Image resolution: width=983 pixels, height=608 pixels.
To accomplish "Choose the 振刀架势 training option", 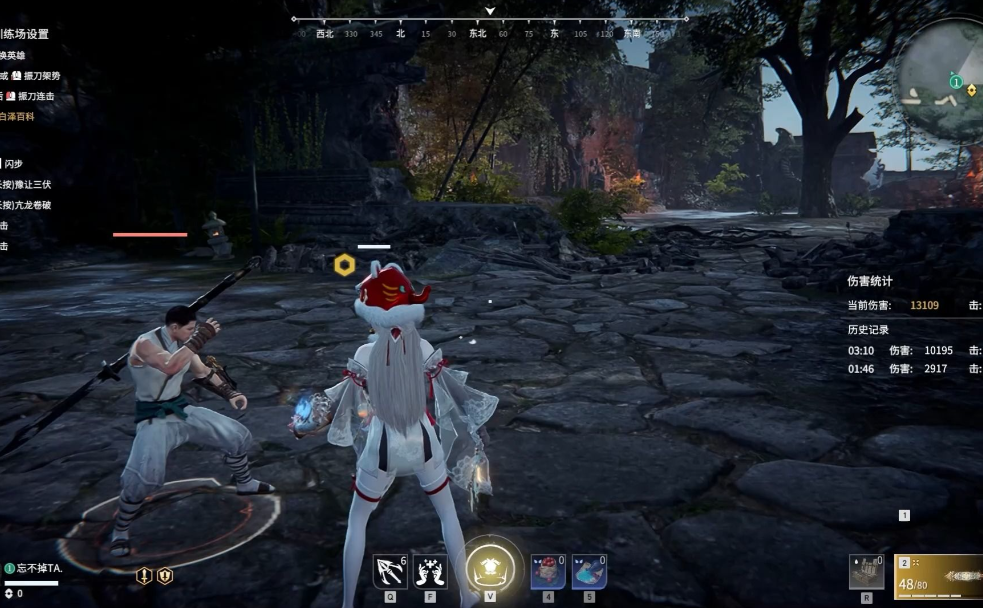I will click(x=38, y=75).
